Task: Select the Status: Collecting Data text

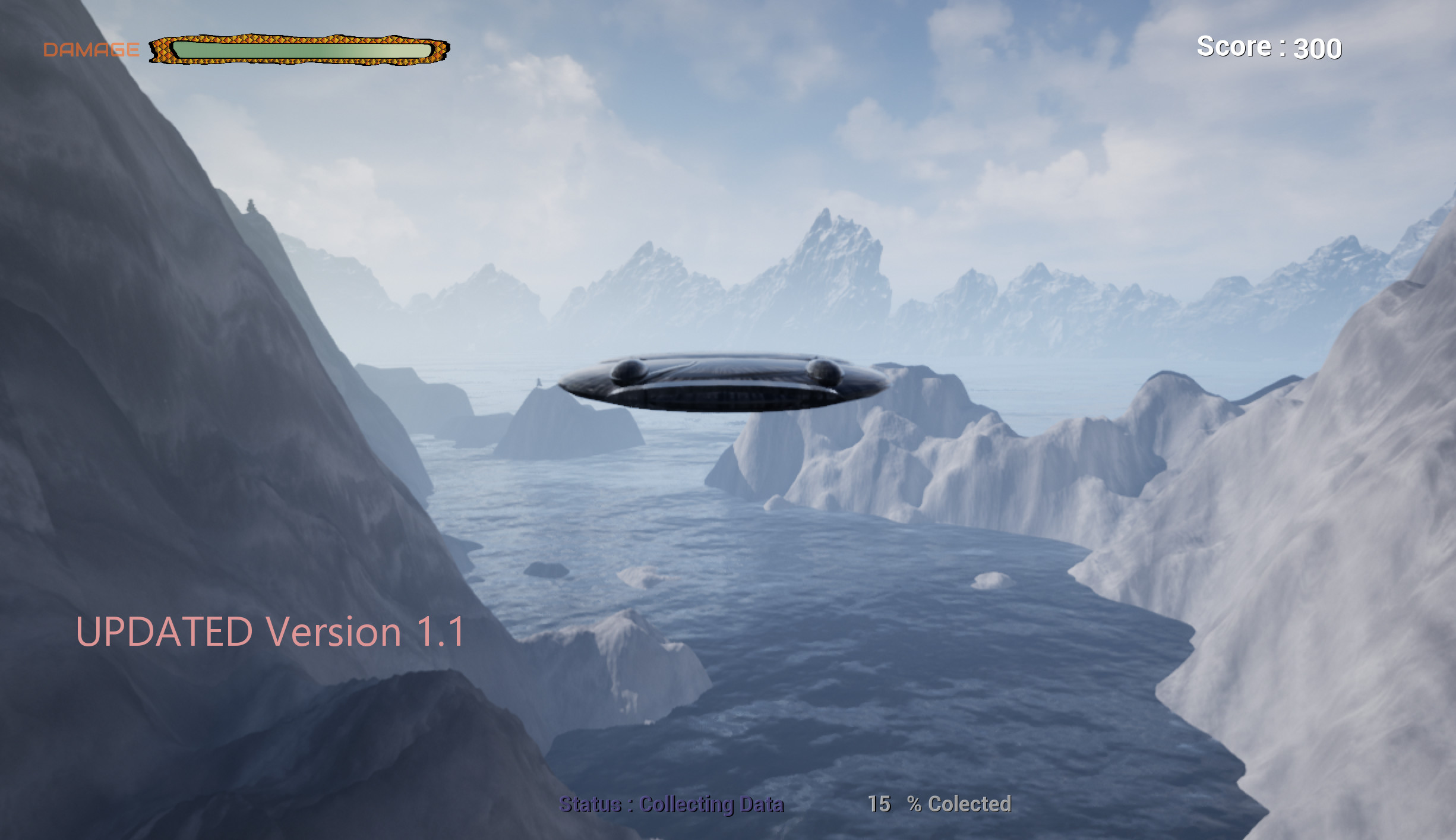Action: click(x=671, y=803)
